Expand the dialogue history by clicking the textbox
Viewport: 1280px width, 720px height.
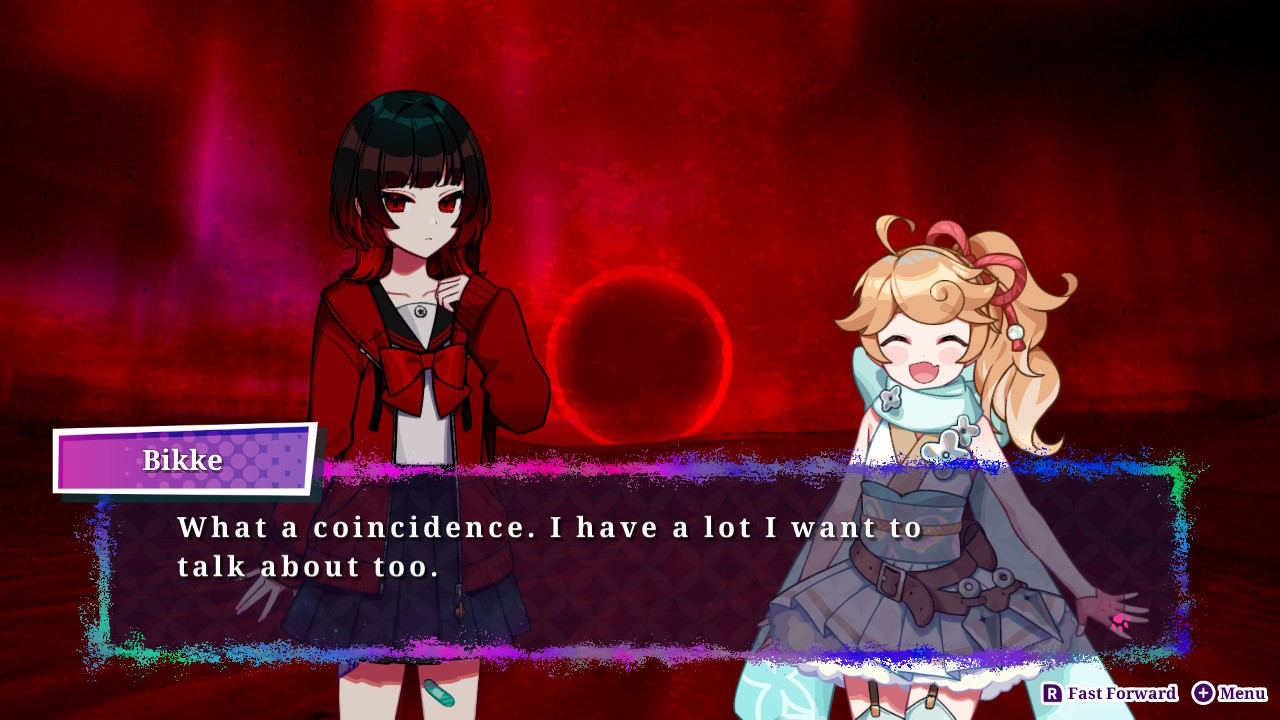(640, 560)
